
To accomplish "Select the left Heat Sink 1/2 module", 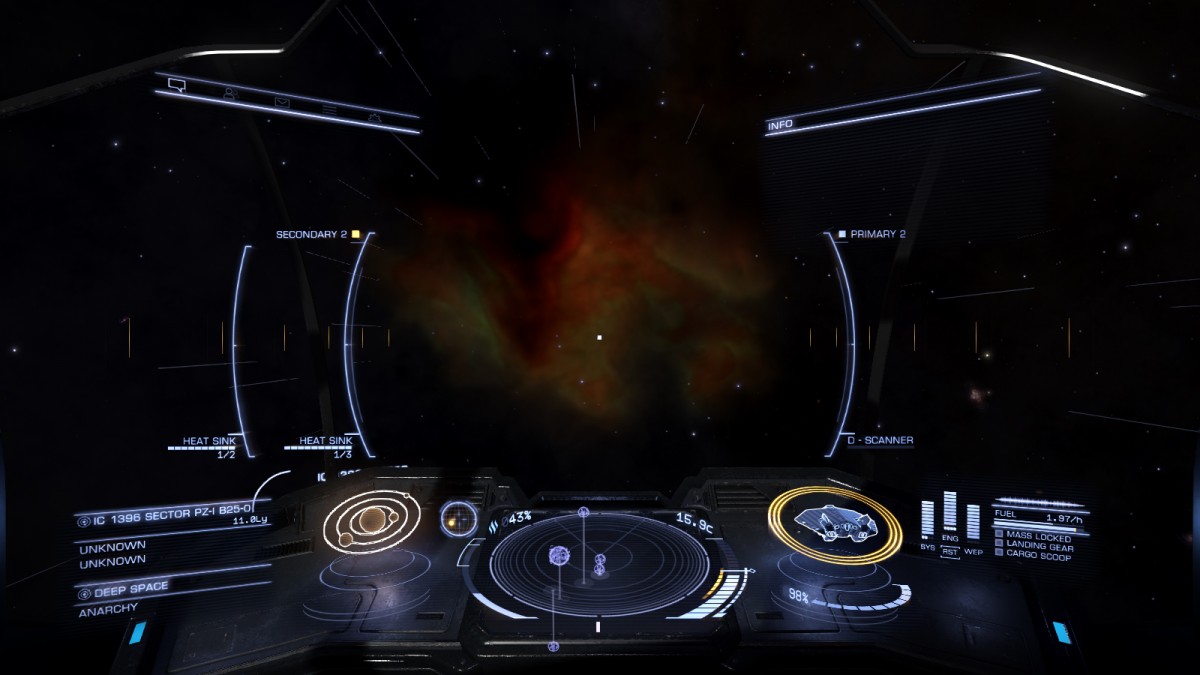I will point(207,444).
